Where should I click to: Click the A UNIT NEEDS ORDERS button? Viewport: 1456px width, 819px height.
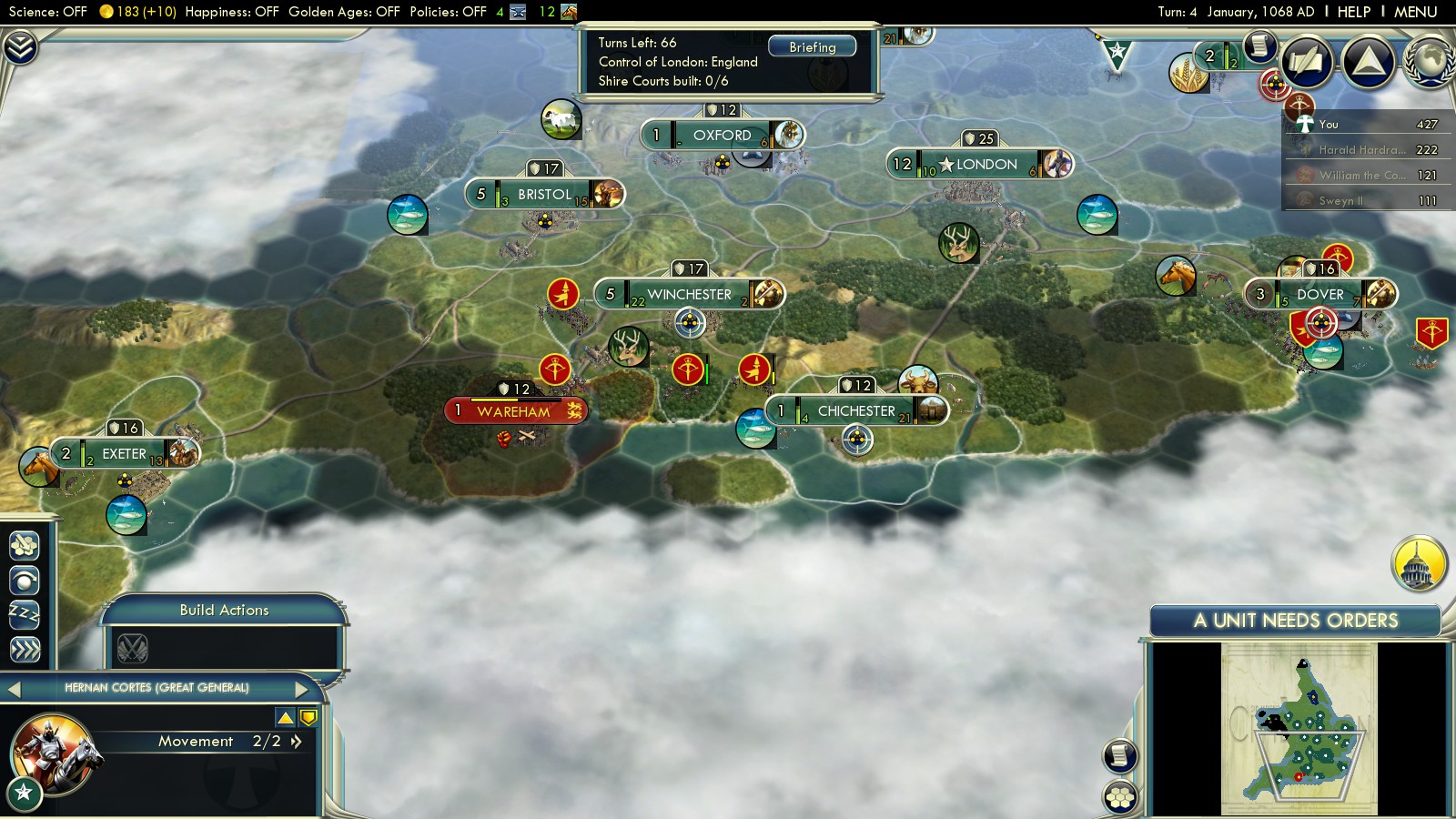1295,621
